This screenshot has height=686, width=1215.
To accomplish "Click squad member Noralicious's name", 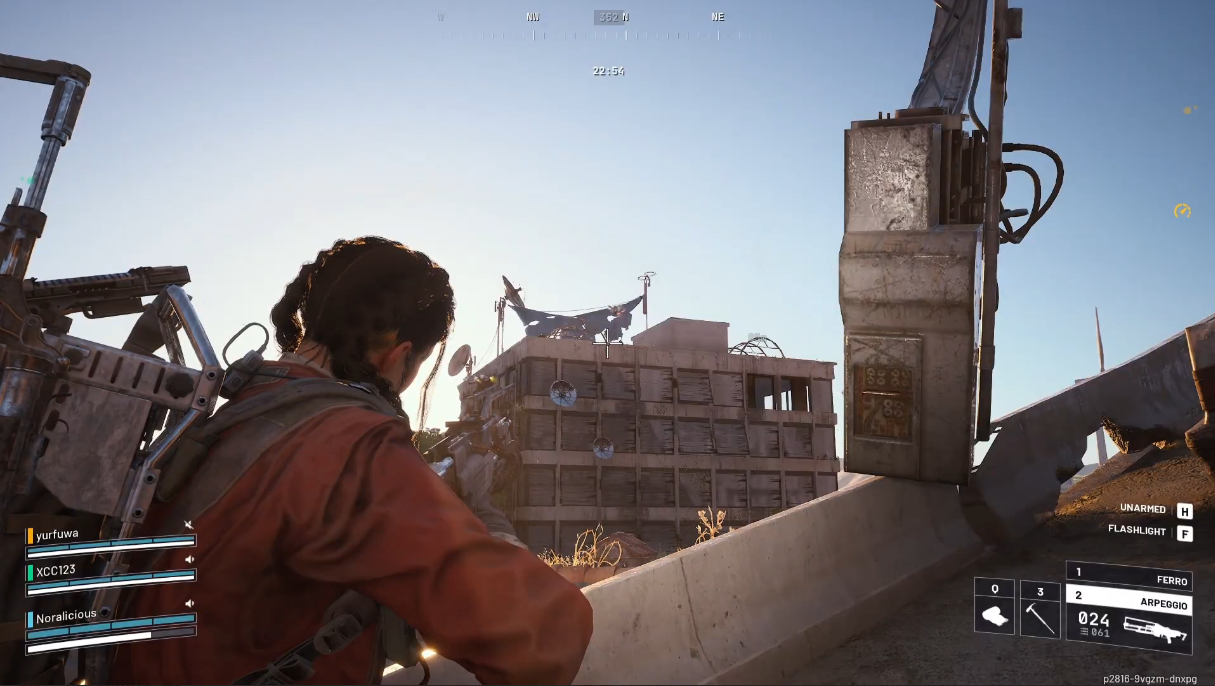I will 66,615.
